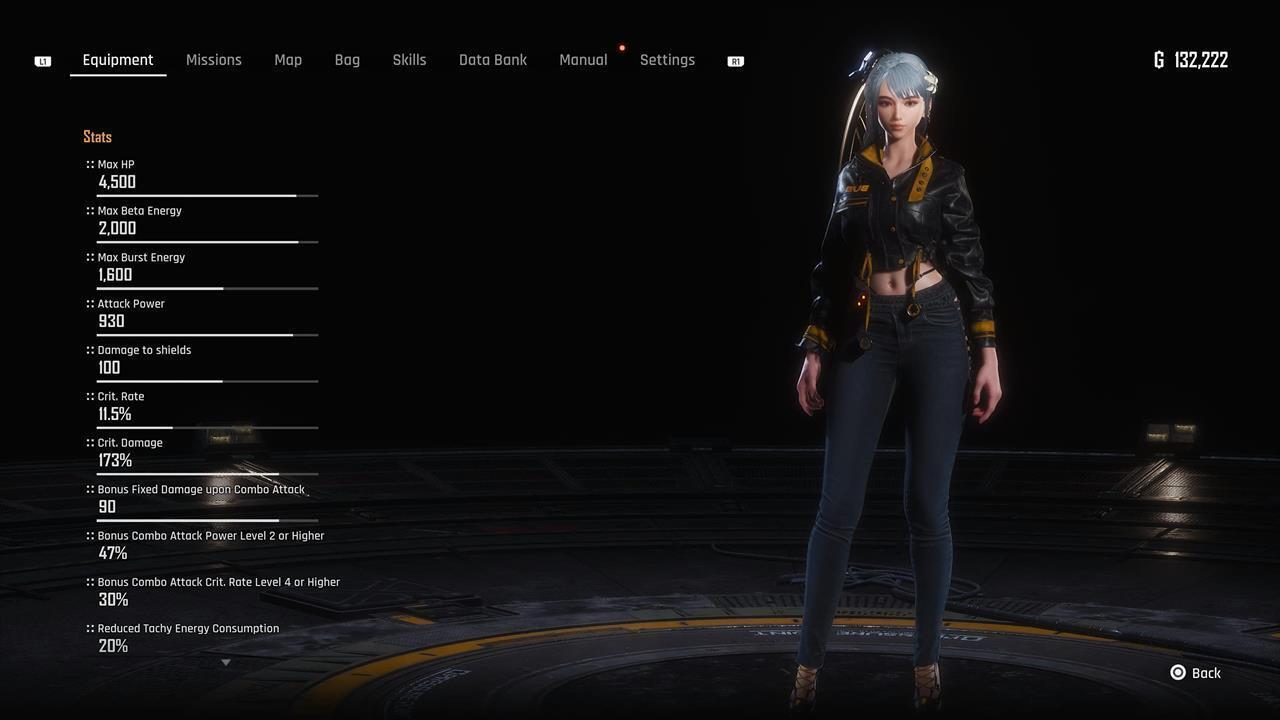Open the Data Bank tab
1280x720 pixels.
(x=493, y=60)
